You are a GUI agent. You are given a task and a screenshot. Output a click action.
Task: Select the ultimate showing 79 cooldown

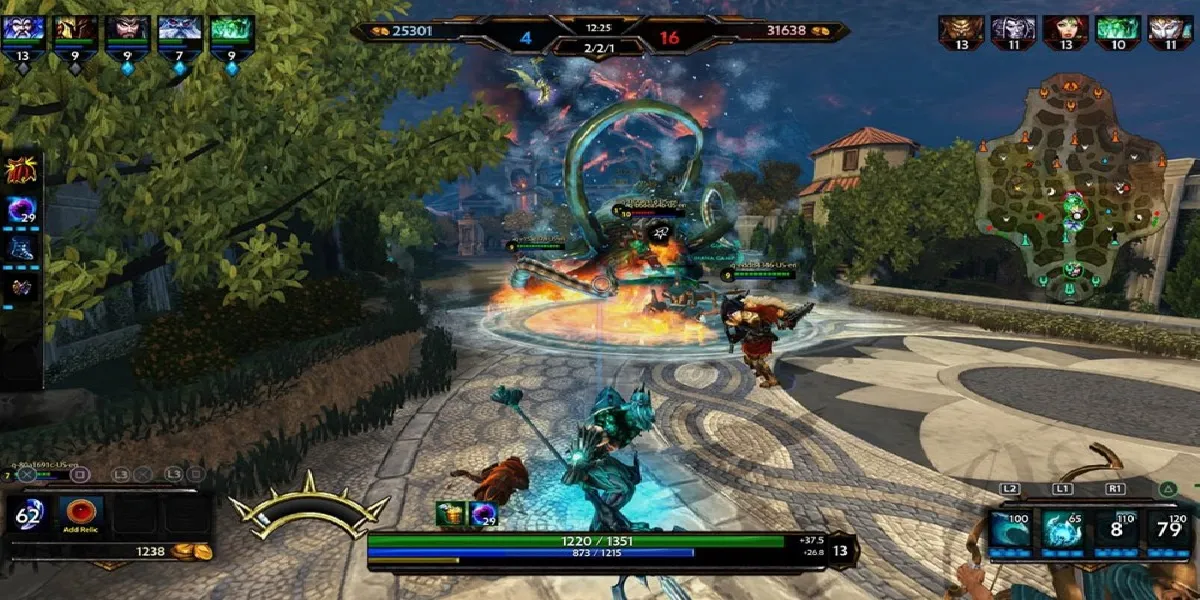(x=1167, y=529)
